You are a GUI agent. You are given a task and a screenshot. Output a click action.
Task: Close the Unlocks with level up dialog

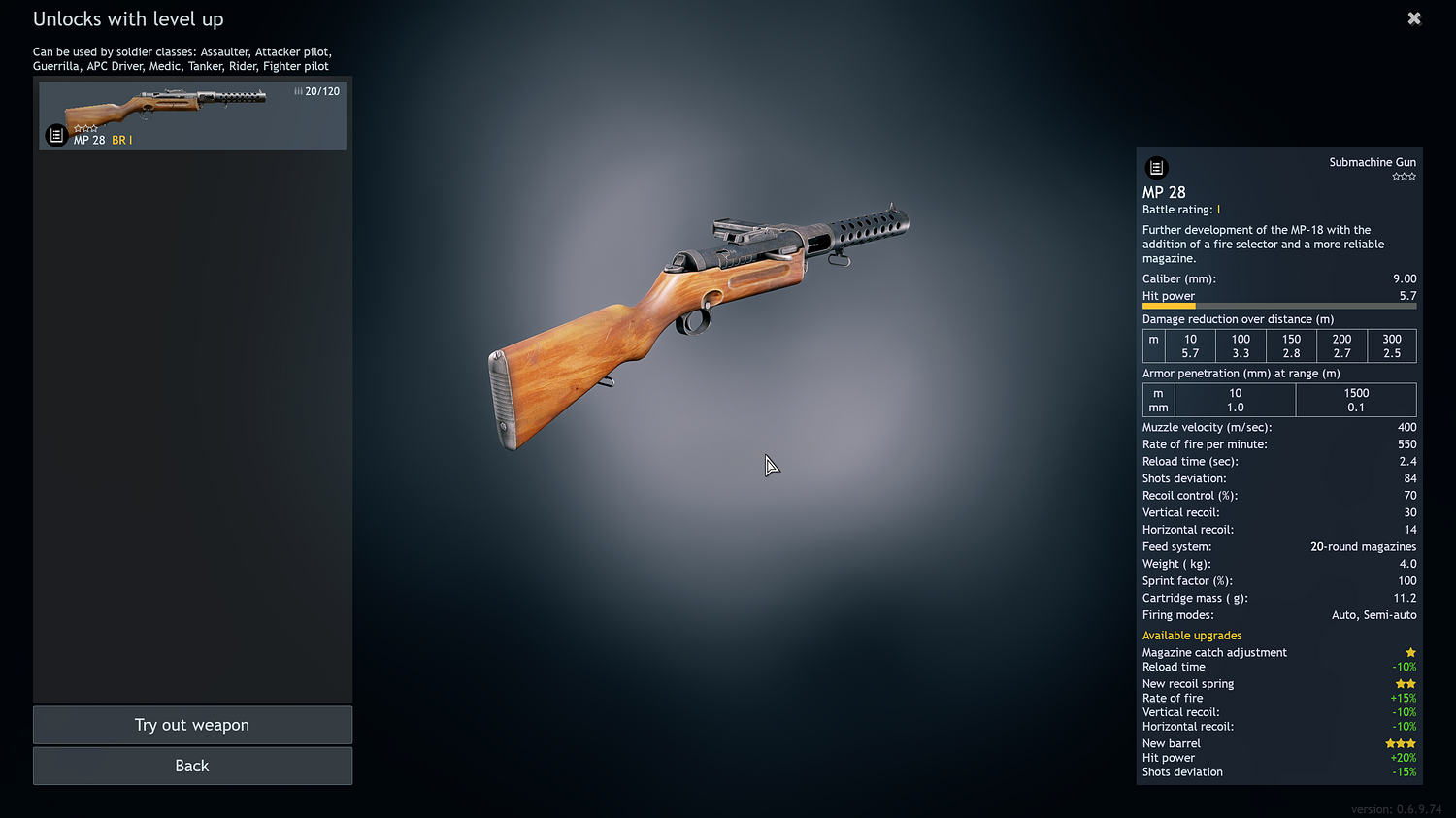(x=1414, y=18)
